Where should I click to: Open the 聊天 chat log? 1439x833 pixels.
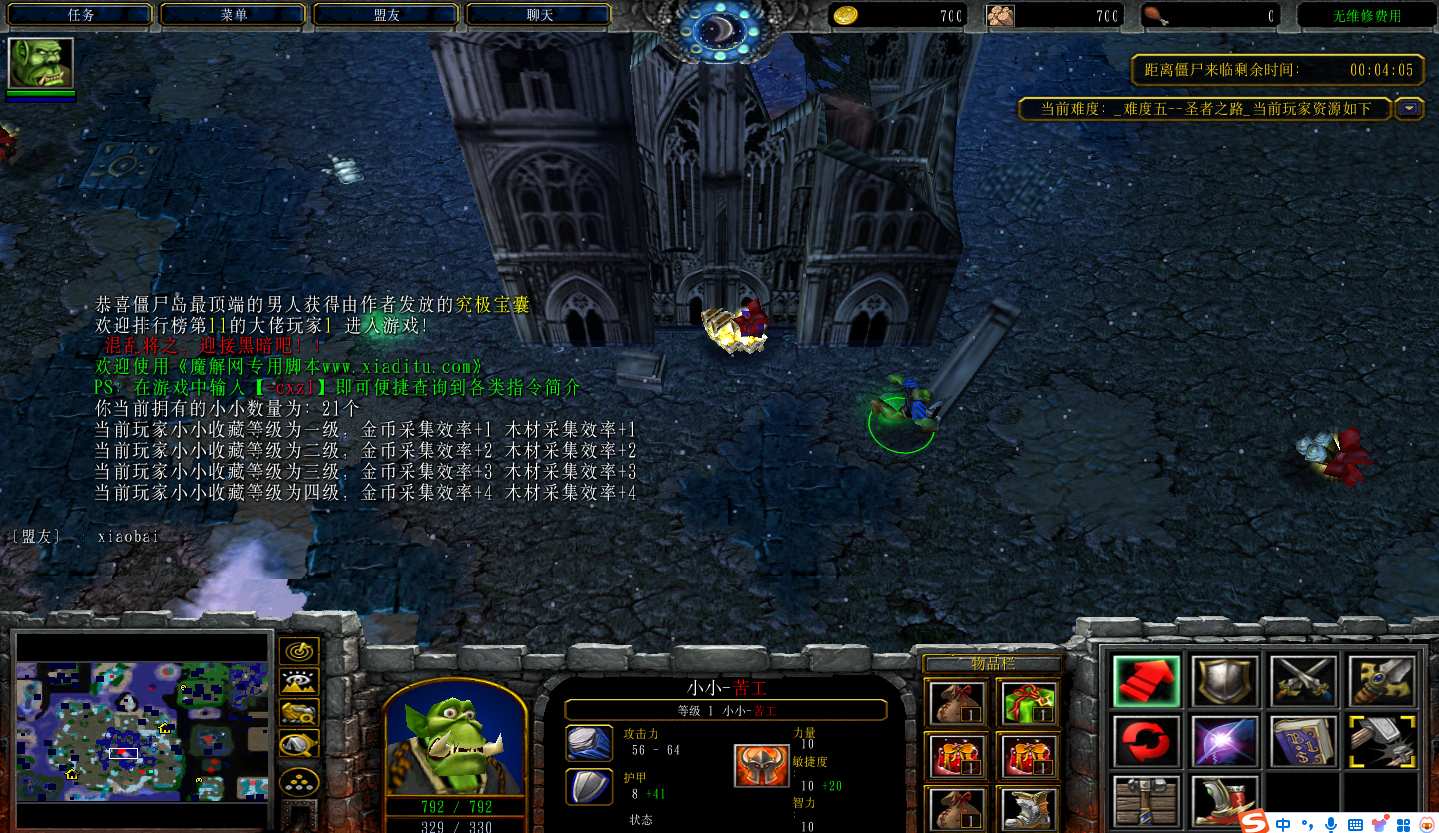tap(539, 15)
